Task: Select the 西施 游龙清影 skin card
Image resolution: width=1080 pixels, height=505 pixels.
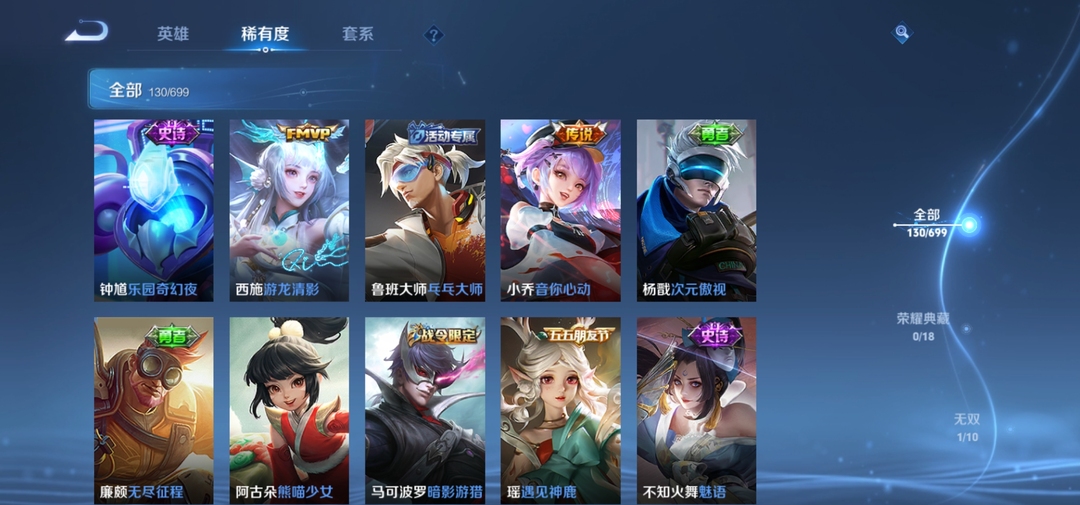Action: pos(289,210)
